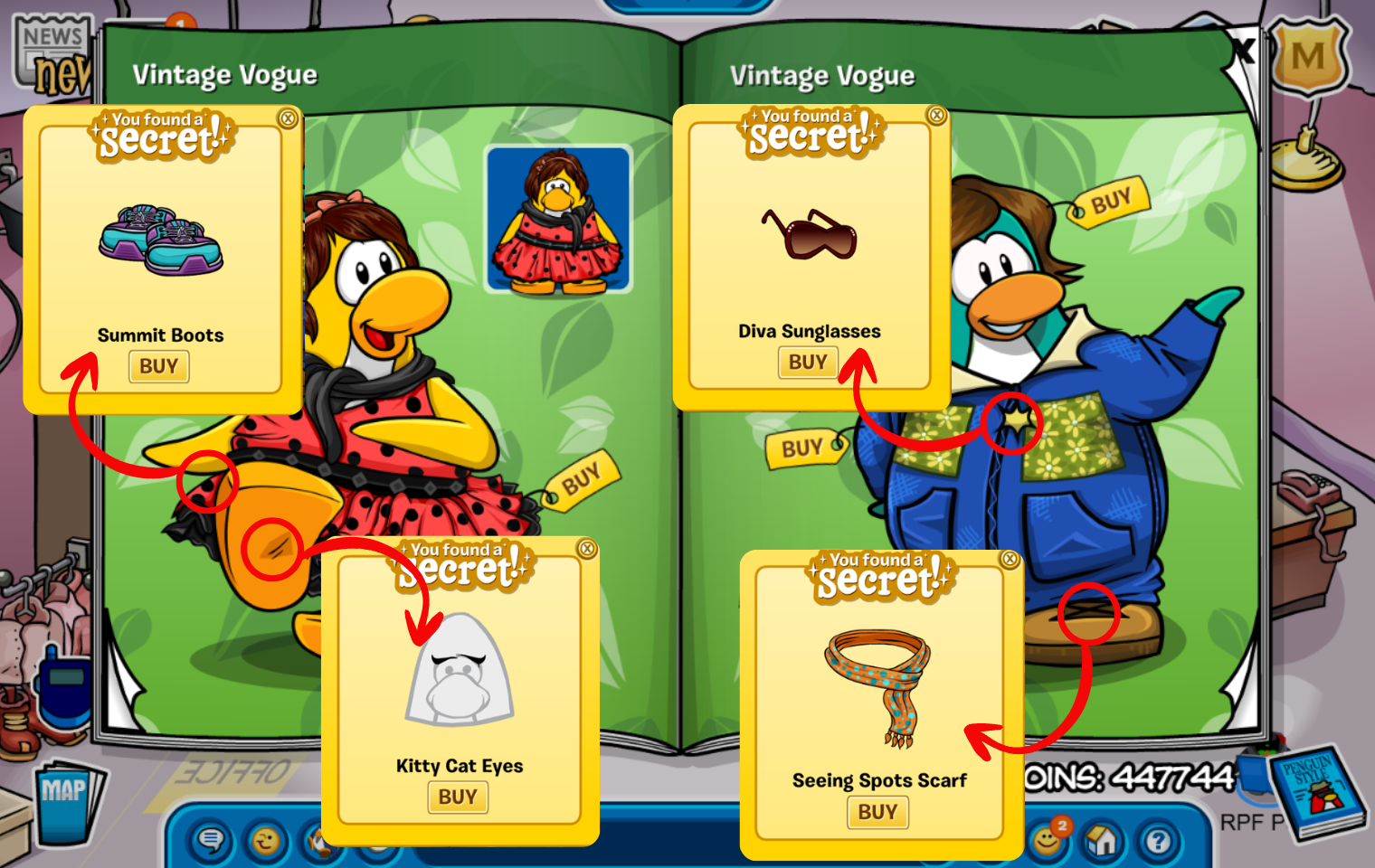Open the speech bubble chat menu
The height and width of the screenshot is (868, 1375).
[x=211, y=841]
